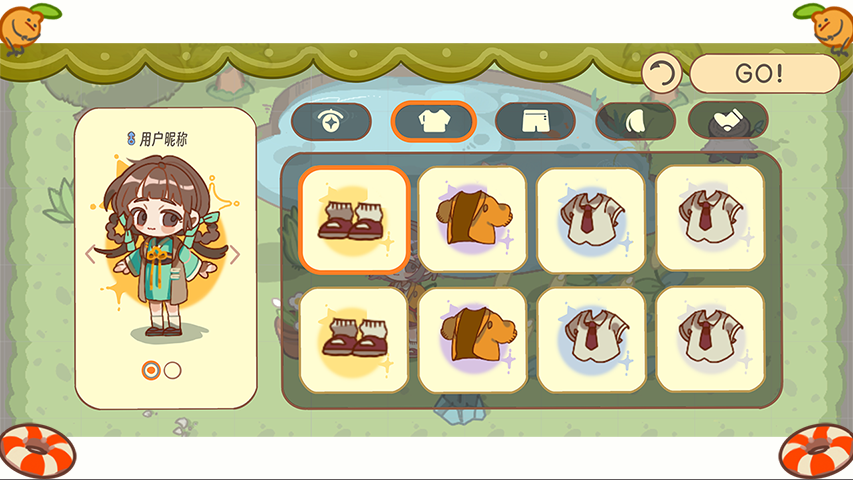Viewport: 853px width, 480px height.
Task: Switch to the star face accessory tab
Action: (x=331, y=121)
